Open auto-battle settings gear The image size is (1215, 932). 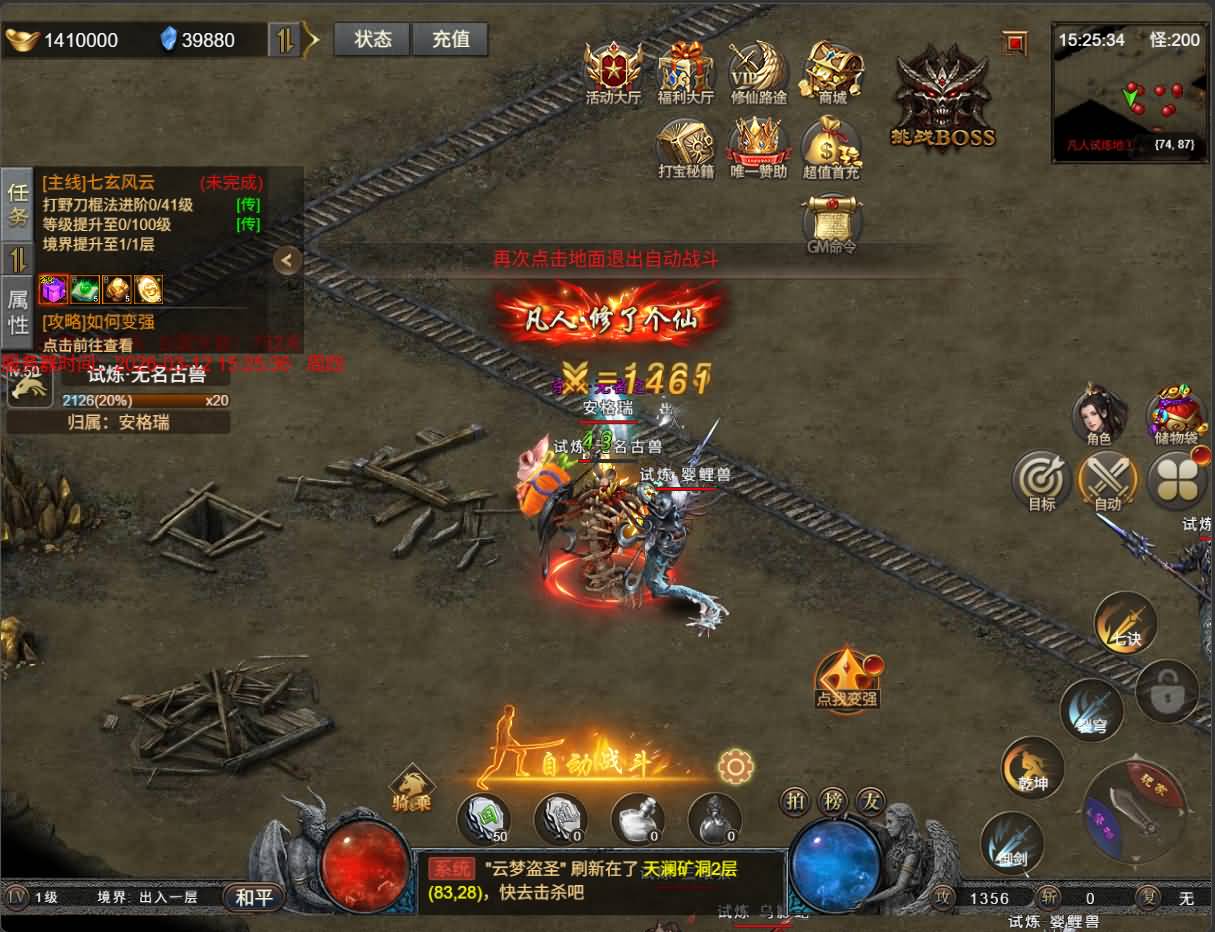(x=735, y=766)
